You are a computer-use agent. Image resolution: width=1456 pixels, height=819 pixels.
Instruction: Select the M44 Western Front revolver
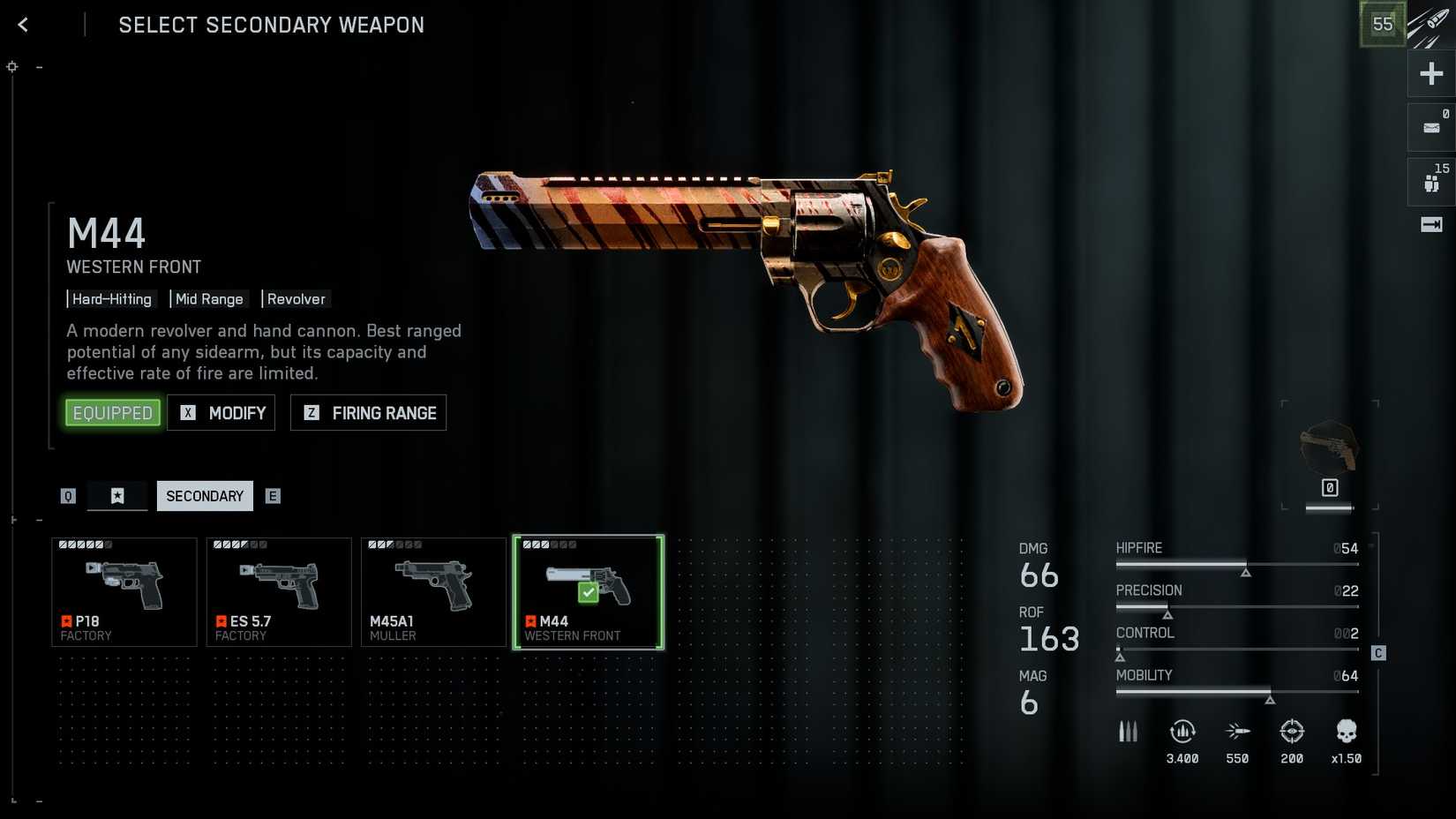[589, 592]
